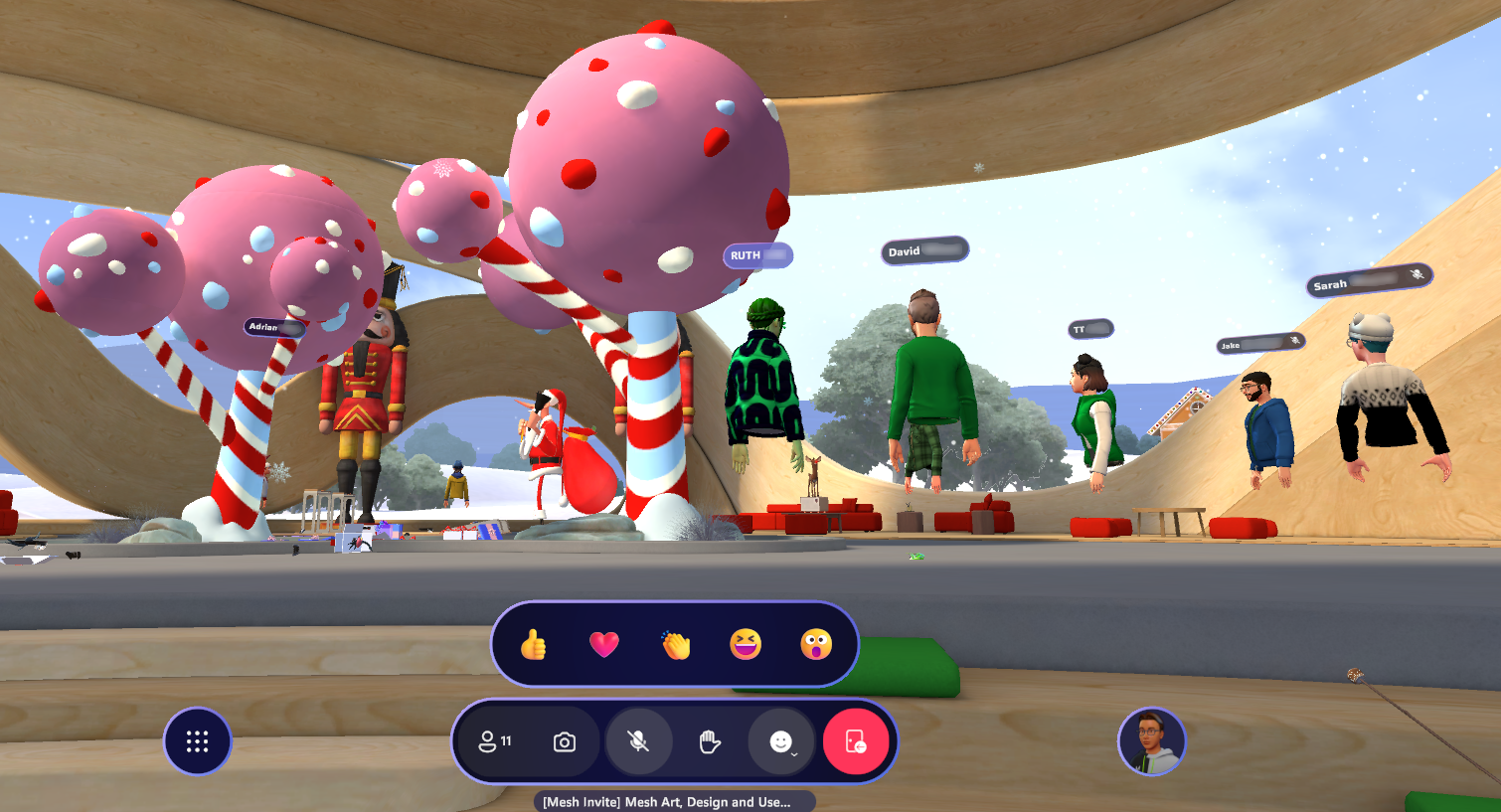Viewport: 1501px width, 812px height.
Task: Open your avatar profile portrait
Action: 1152,741
